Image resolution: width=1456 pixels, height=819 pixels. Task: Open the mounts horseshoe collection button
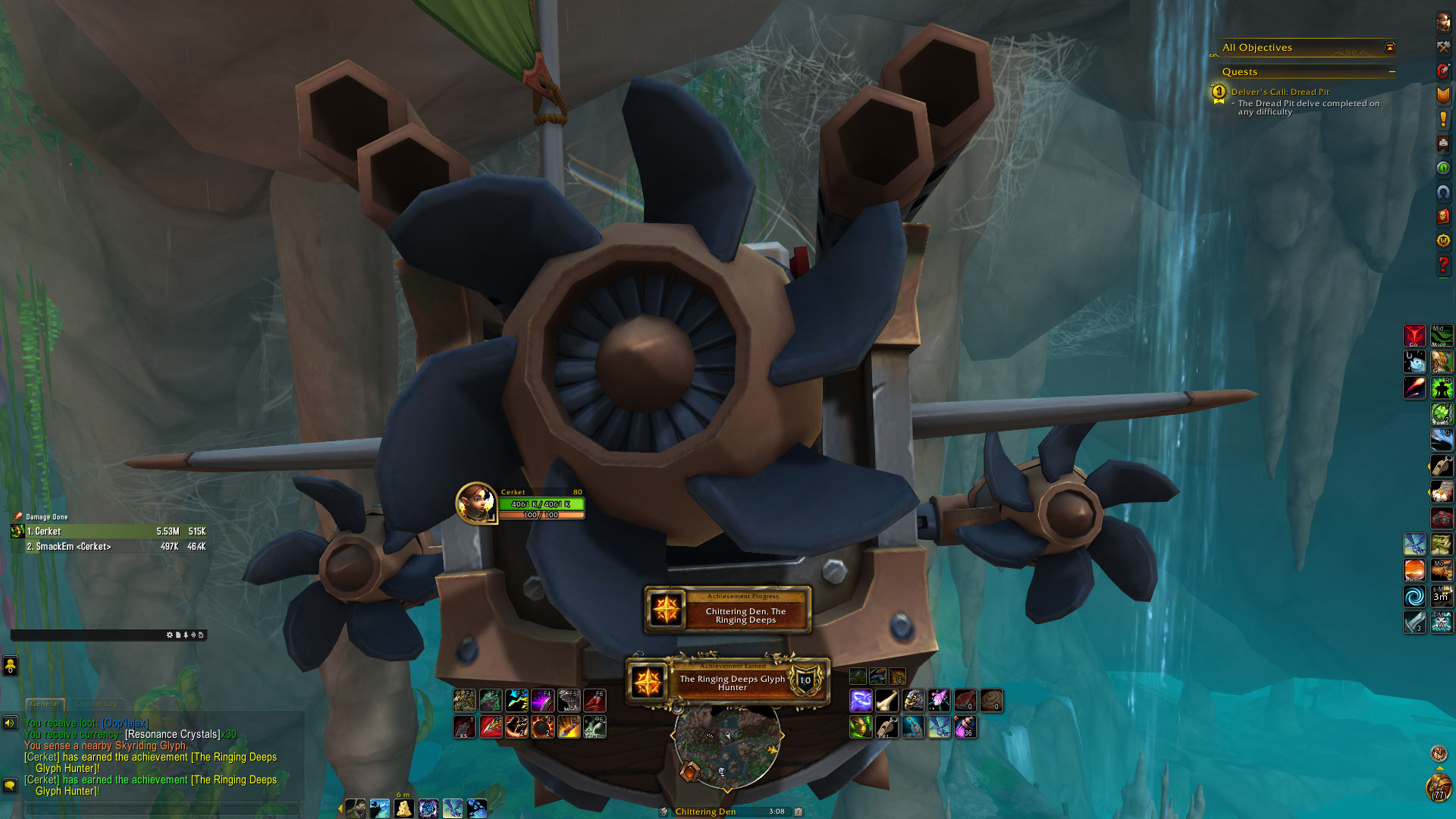1443,193
